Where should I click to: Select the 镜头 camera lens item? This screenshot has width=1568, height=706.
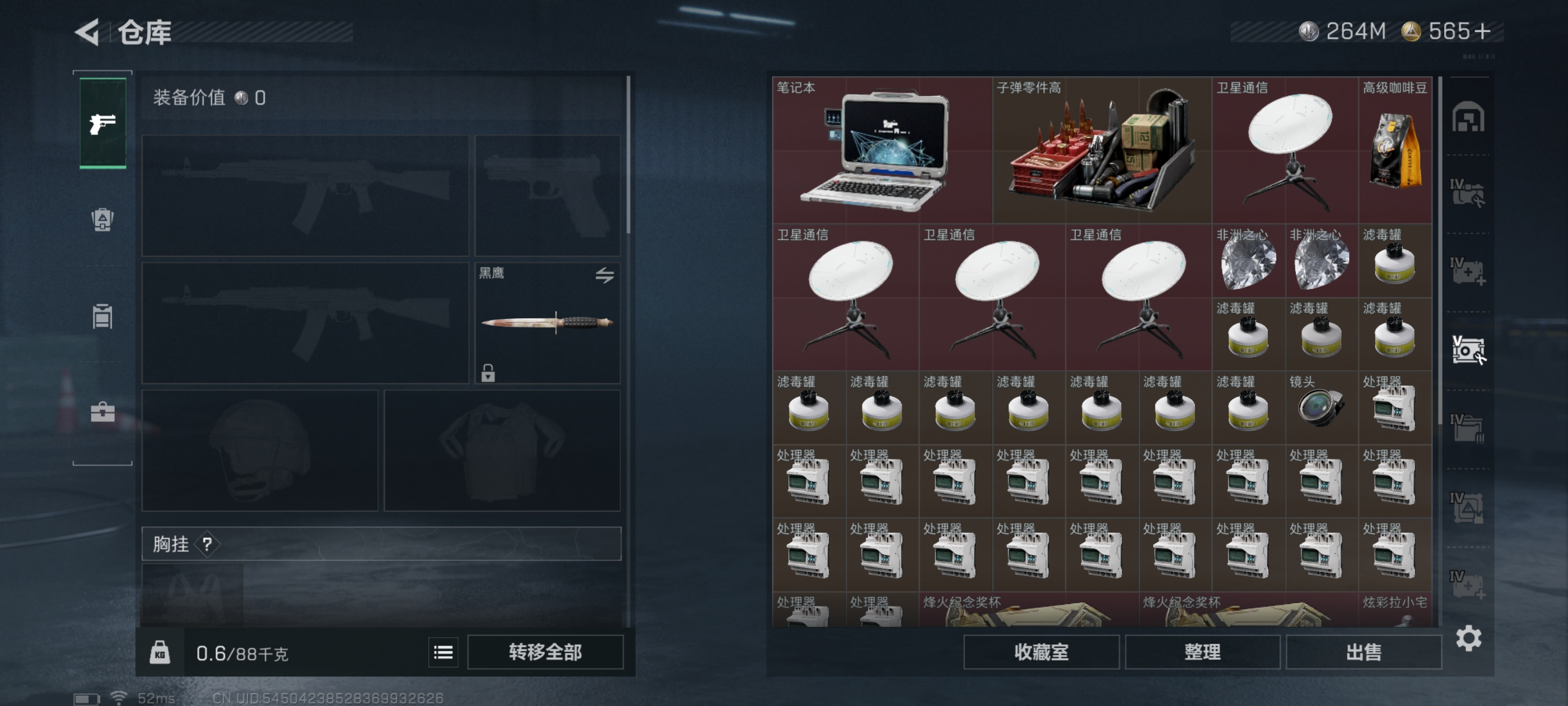pyautogui.click(x=1321, y=407)
